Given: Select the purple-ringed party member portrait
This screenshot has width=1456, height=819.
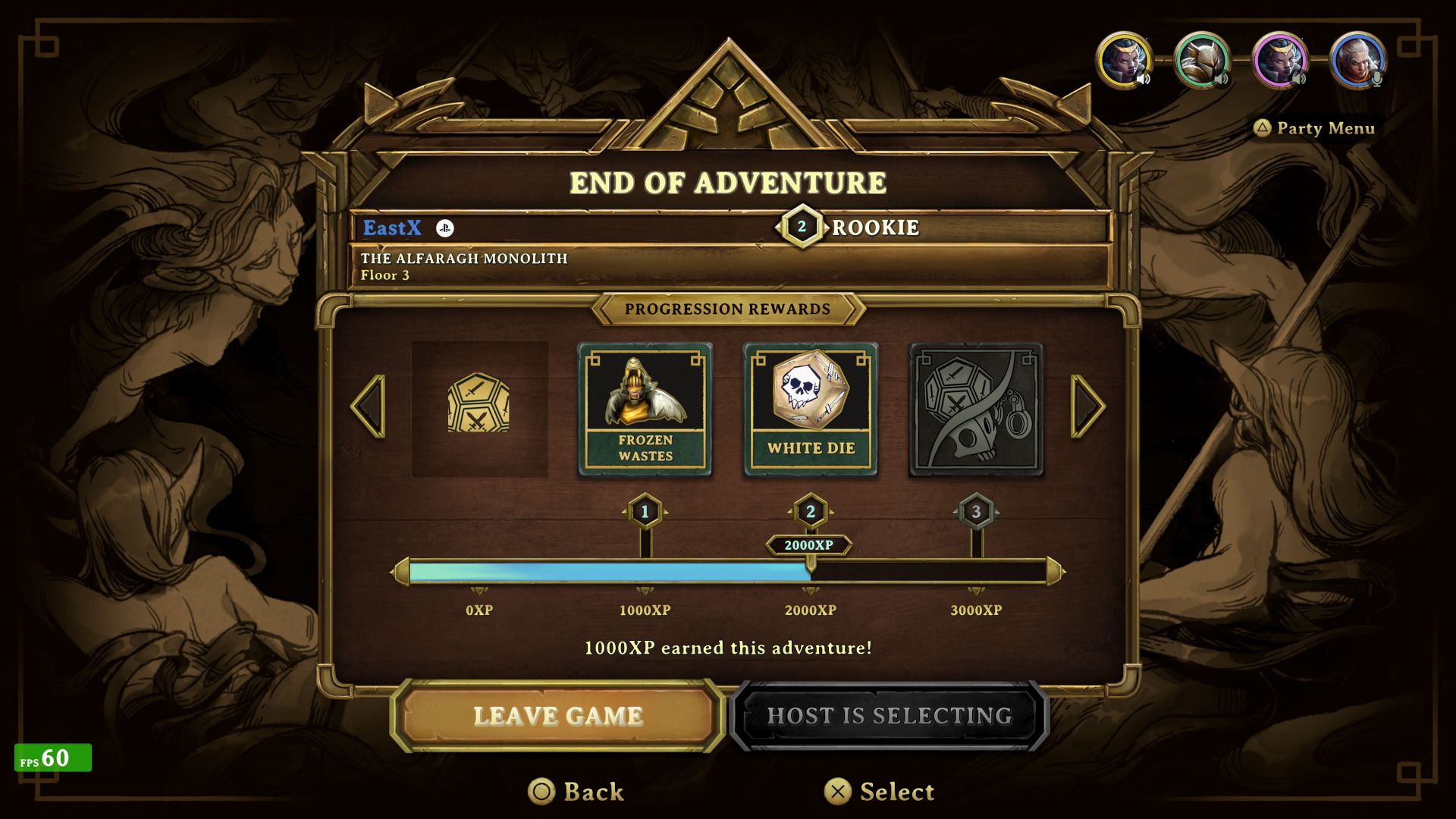Looking at the screenshot, I should click(1280, 60).
